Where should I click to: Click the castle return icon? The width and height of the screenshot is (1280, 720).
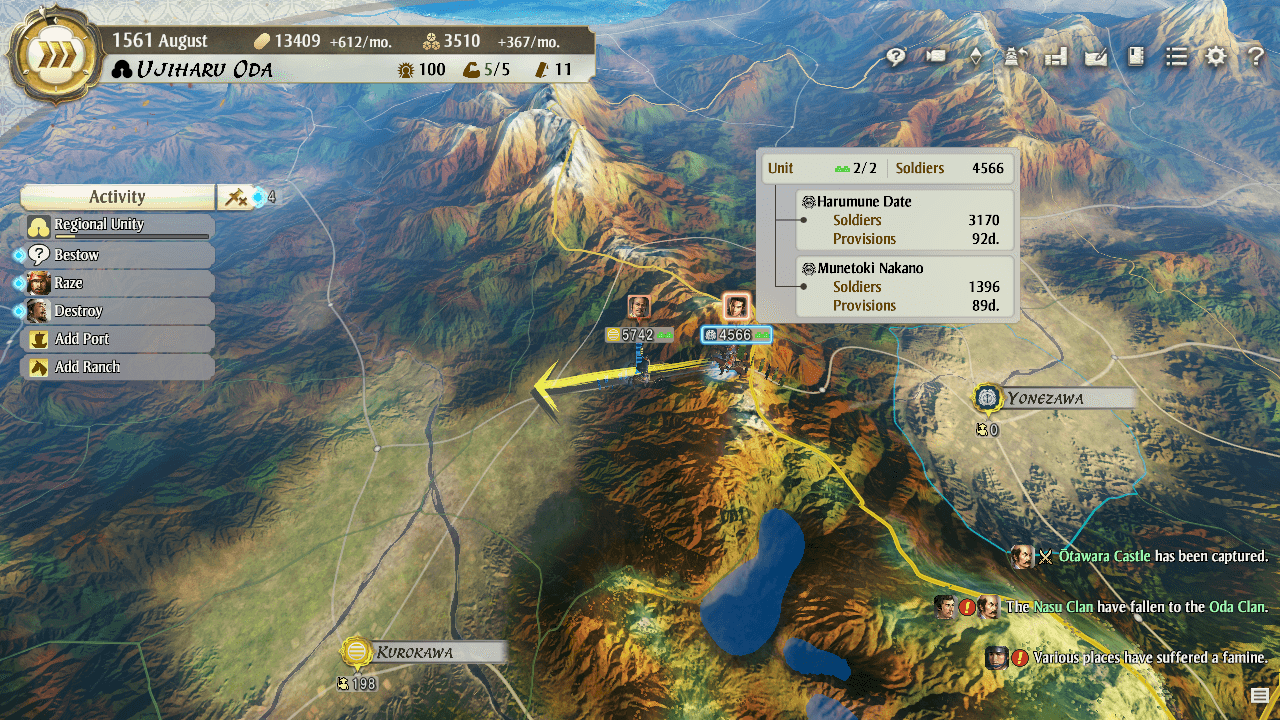(1015, 57)
